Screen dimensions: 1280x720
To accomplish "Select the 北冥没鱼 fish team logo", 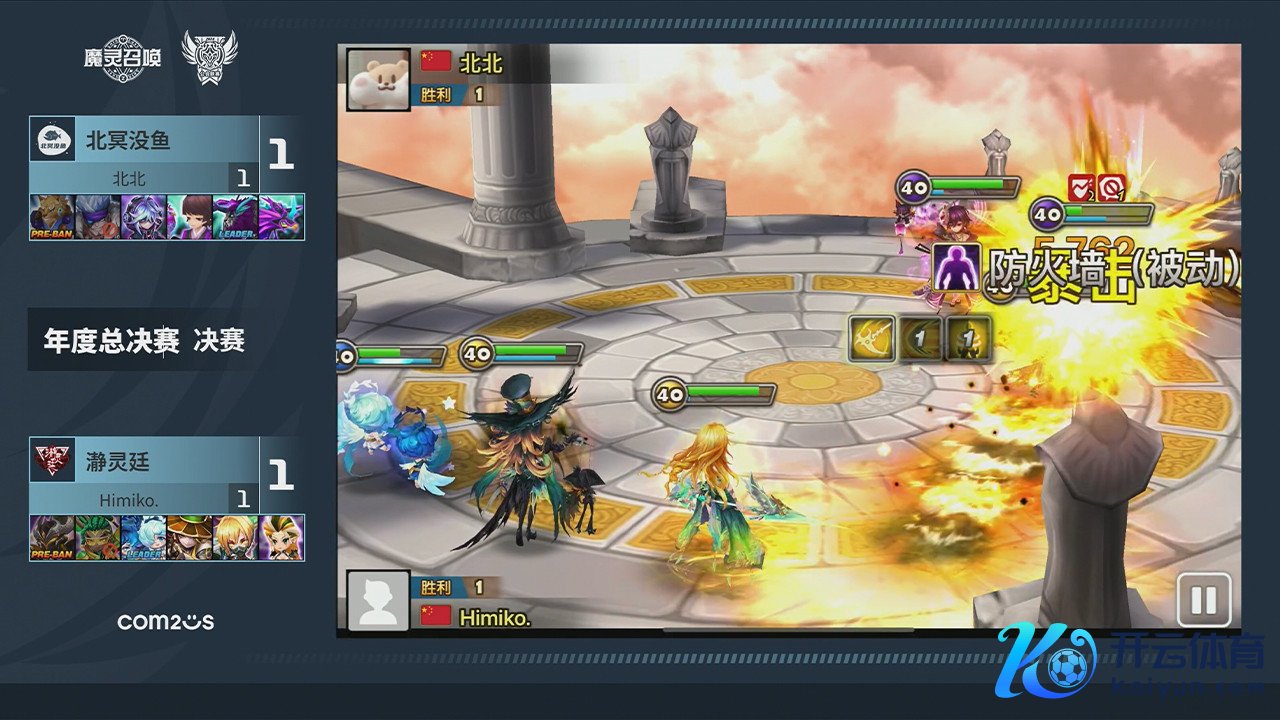I will (52, 141).
